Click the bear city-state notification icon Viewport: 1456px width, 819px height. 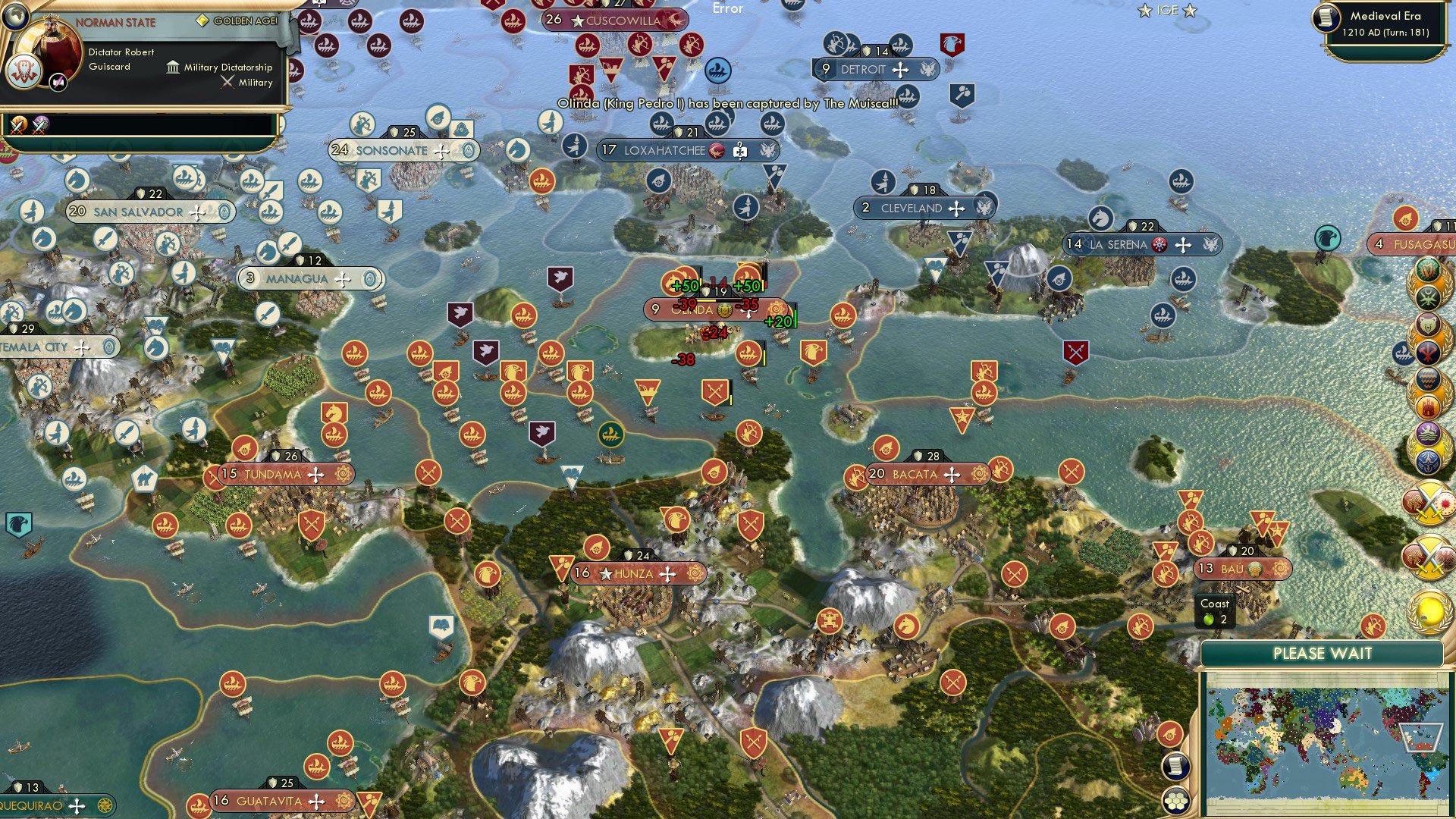(1428, 324)
